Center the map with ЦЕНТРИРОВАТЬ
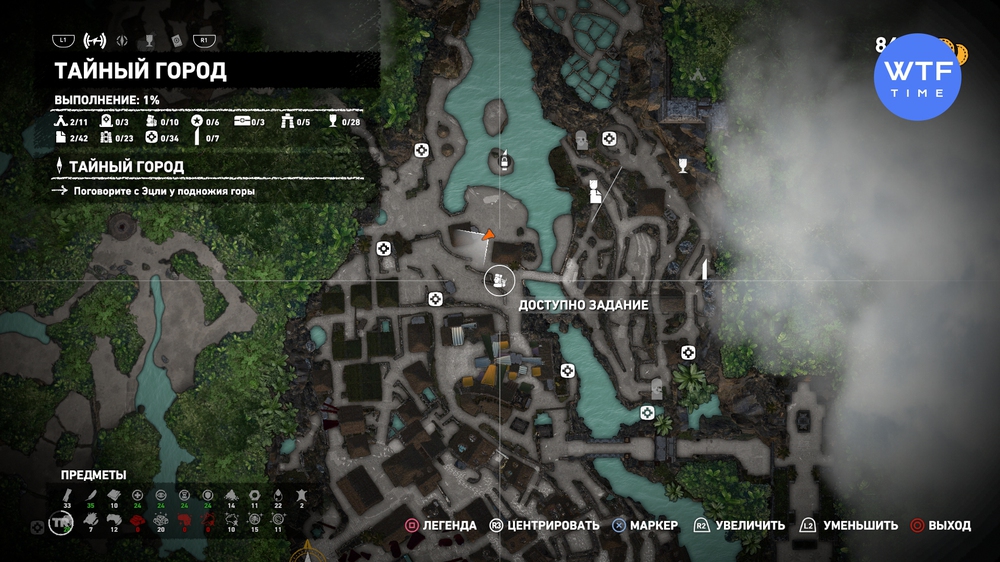 point(544,525)
